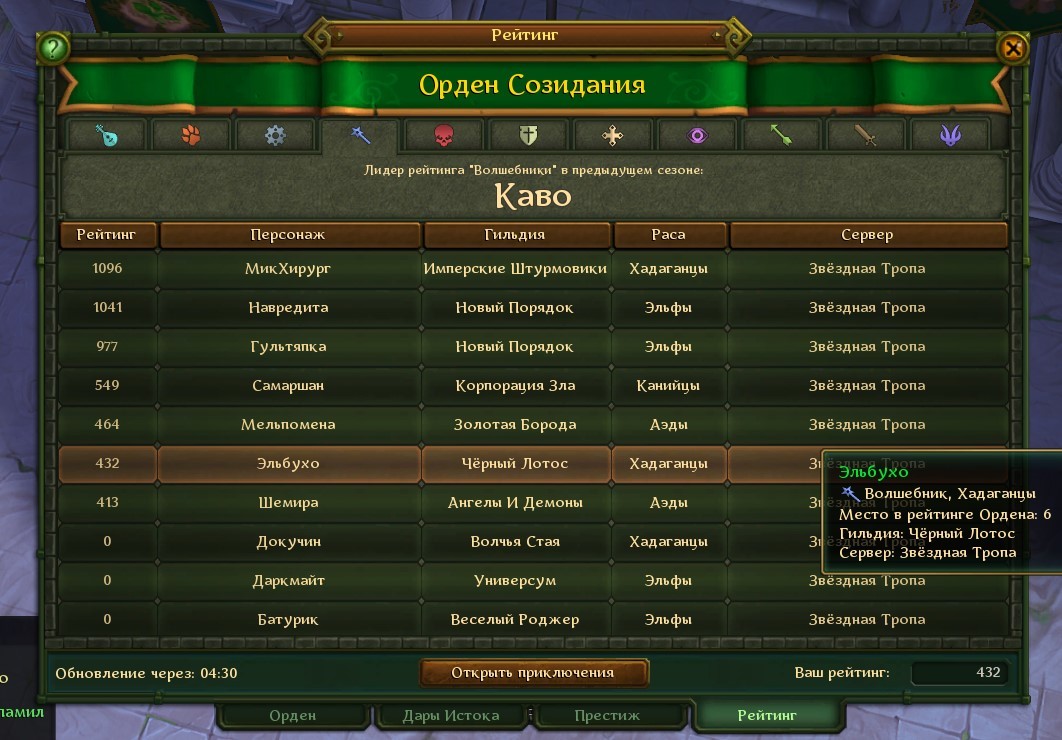Choose the gear icon class tab
The height and width of the screenshot is (740, 1062).
(x=275, y=135)
